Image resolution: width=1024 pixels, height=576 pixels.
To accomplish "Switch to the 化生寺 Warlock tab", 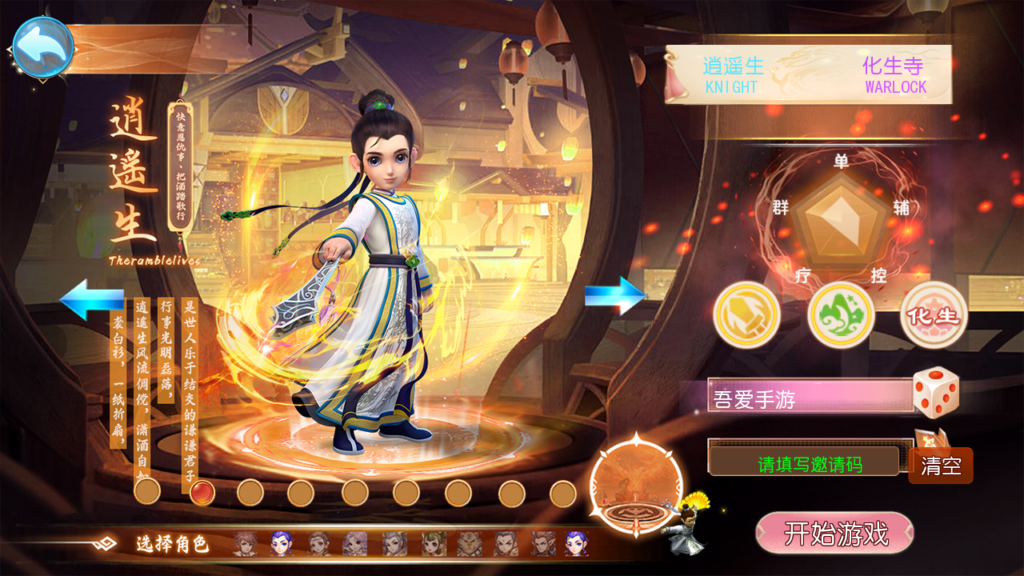I will [x=894, y=75].
